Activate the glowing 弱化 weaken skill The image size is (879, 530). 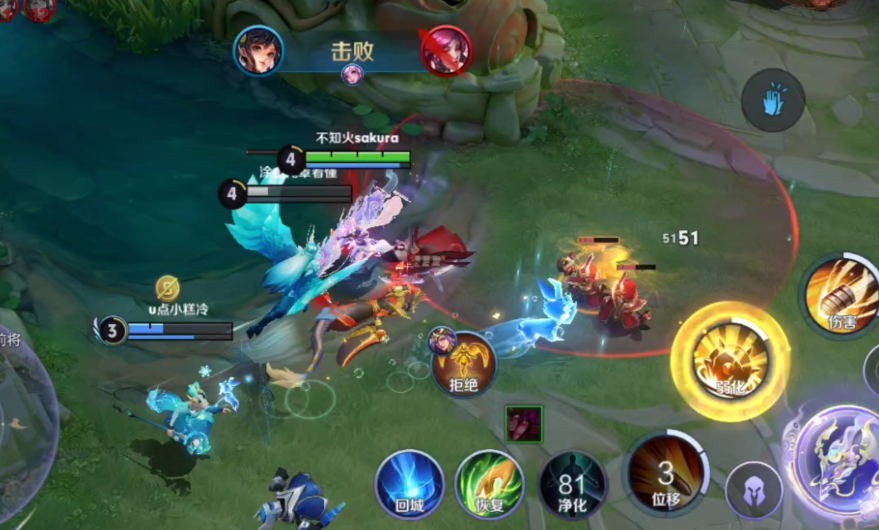pos(731,360)
